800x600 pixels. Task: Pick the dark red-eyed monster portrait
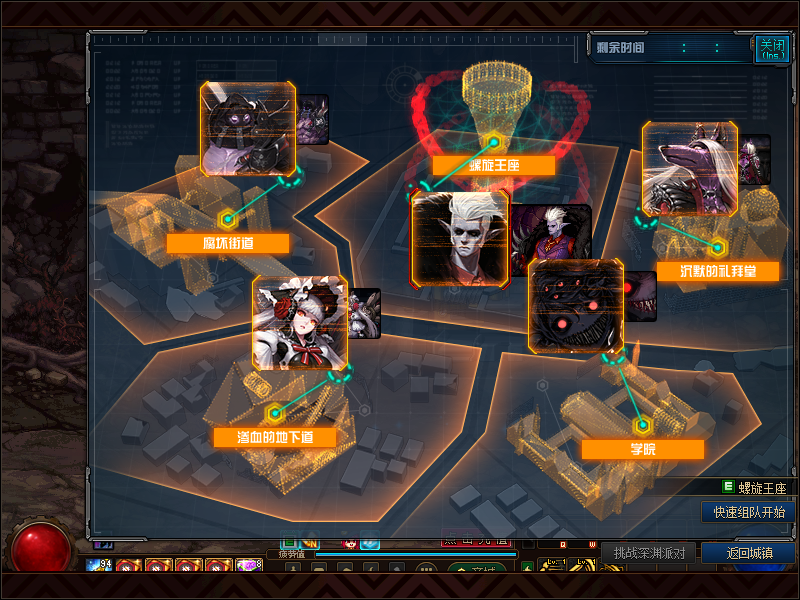click(575, 306)
